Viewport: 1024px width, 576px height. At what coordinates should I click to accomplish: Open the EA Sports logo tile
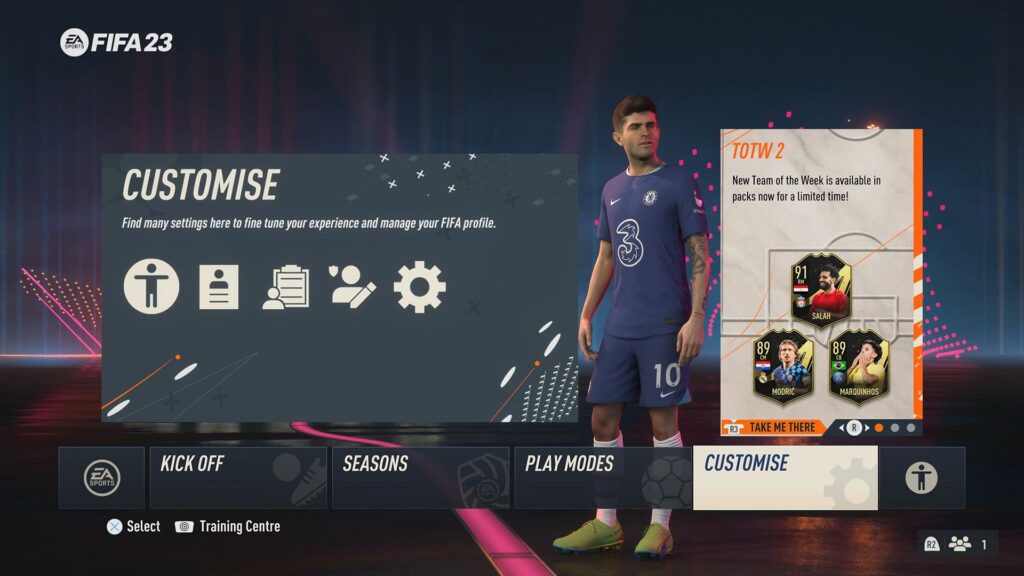point(102,478)
